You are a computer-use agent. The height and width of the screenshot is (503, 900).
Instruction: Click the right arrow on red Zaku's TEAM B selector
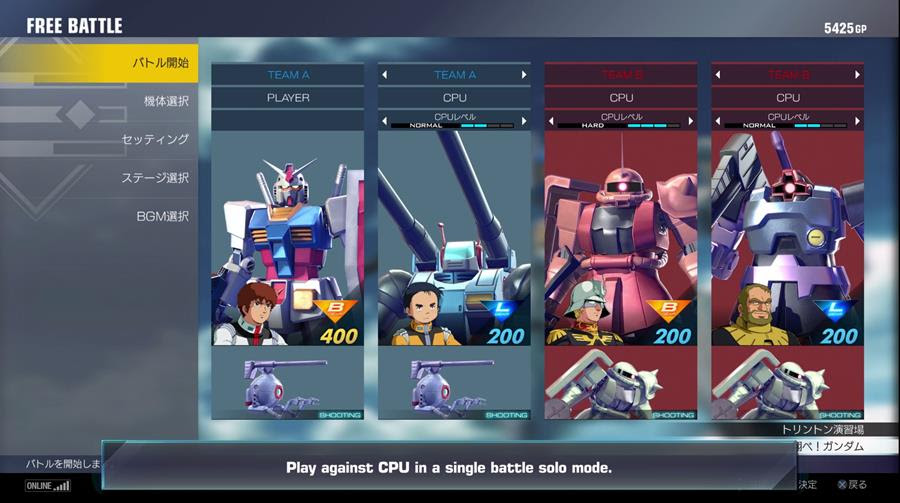[x=690, y=75]
